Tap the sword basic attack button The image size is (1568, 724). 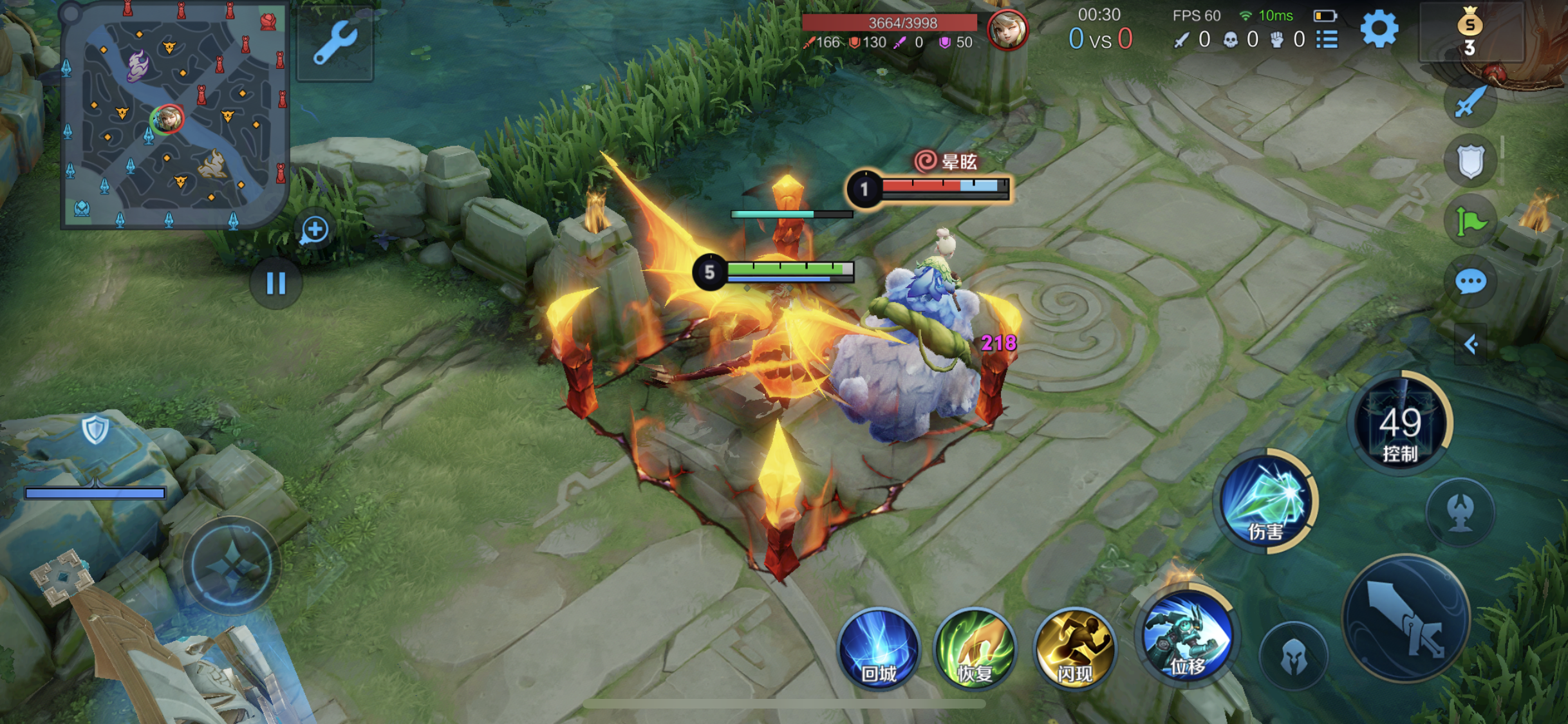point(1406,618)
